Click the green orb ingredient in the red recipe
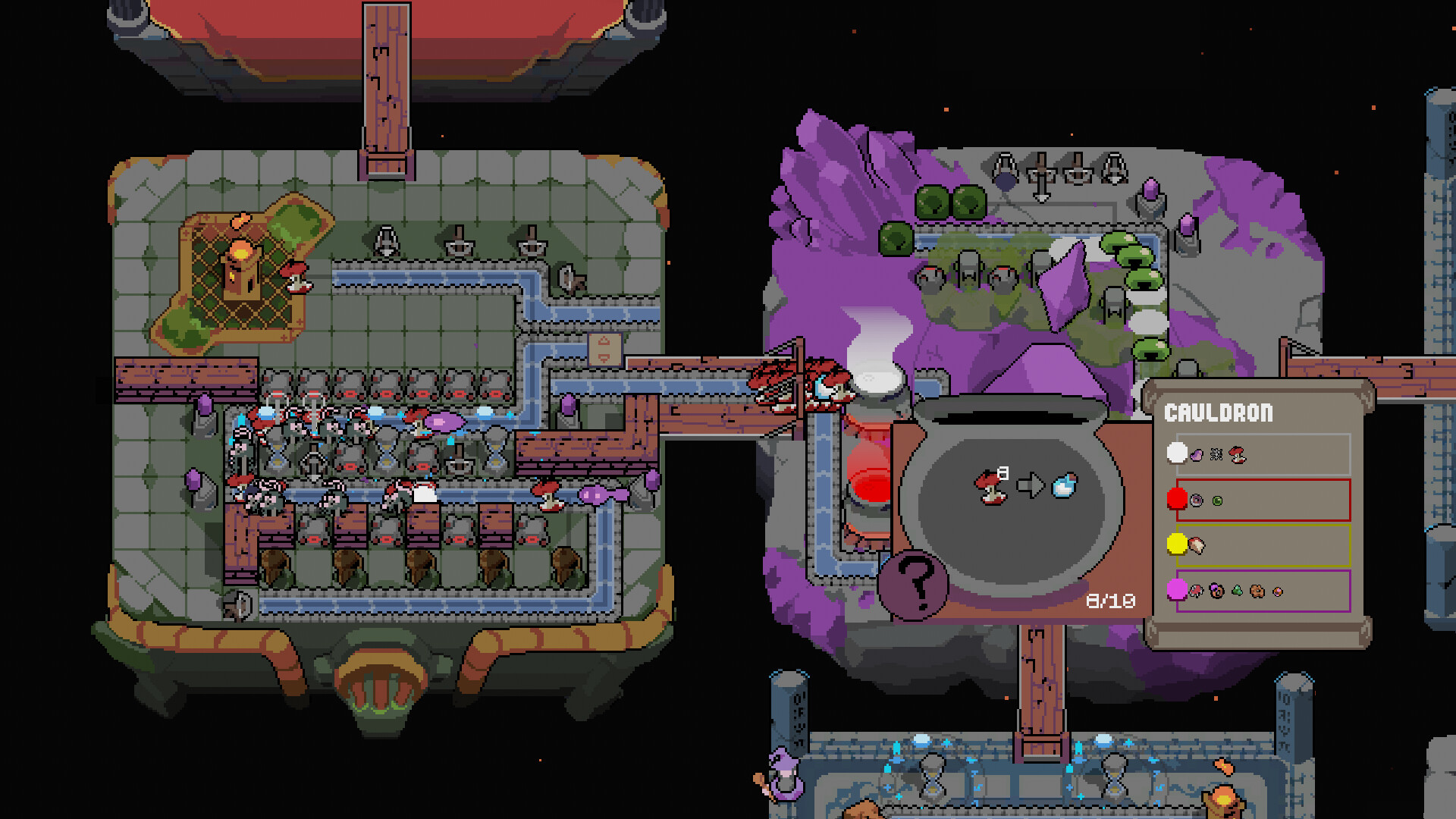The height and width of the screenshot is (819, 1456). pos(1217,500)
